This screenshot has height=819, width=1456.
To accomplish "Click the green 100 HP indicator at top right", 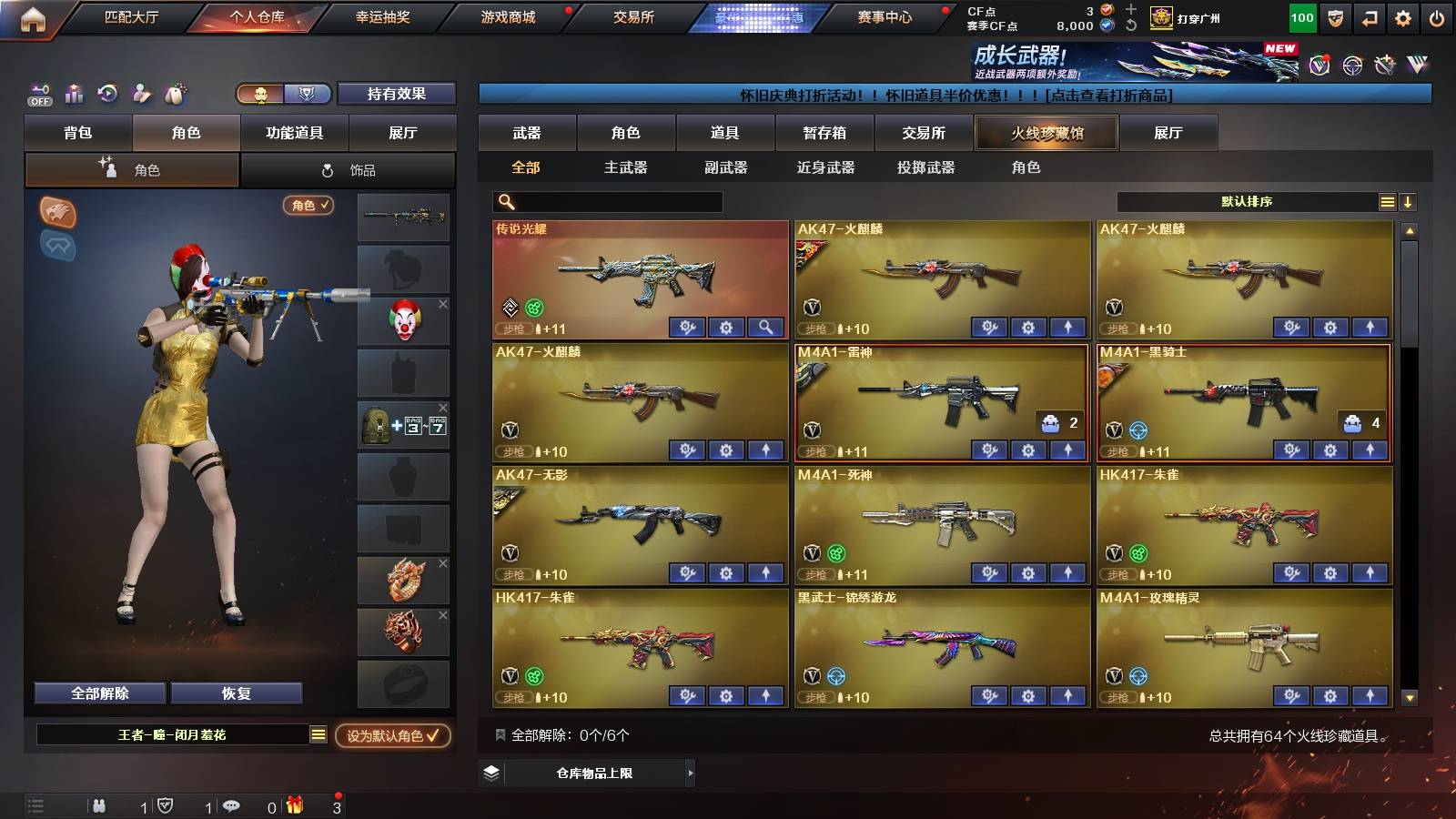I will coord(1301,15).
